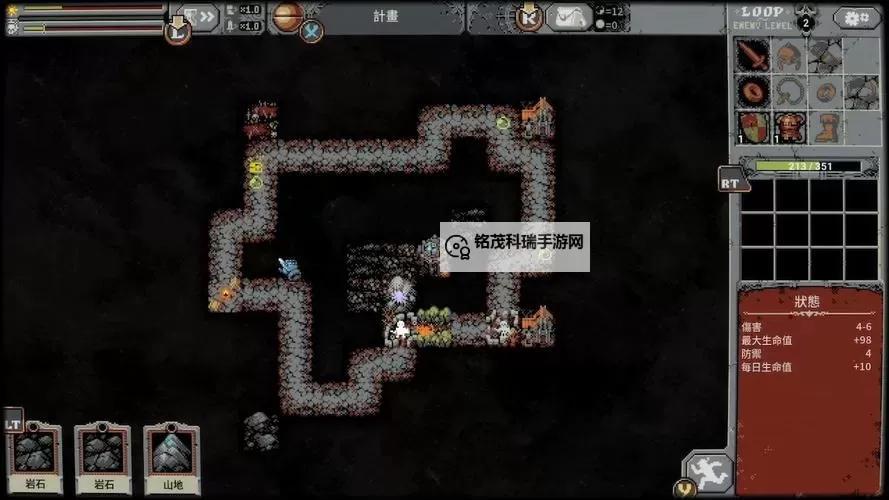Select the equipped red ring slot
This screenshot has height=500, width=889.
coord(754,92)
